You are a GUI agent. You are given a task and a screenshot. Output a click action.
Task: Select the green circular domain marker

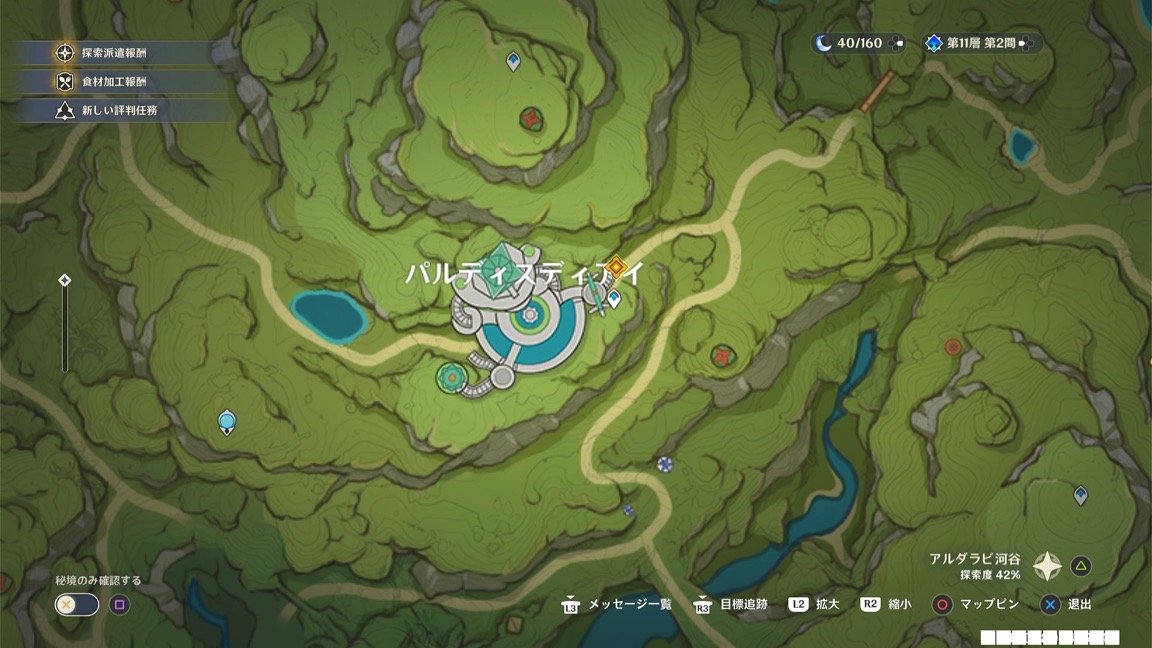pyautogui.click(x=452, y=377)
